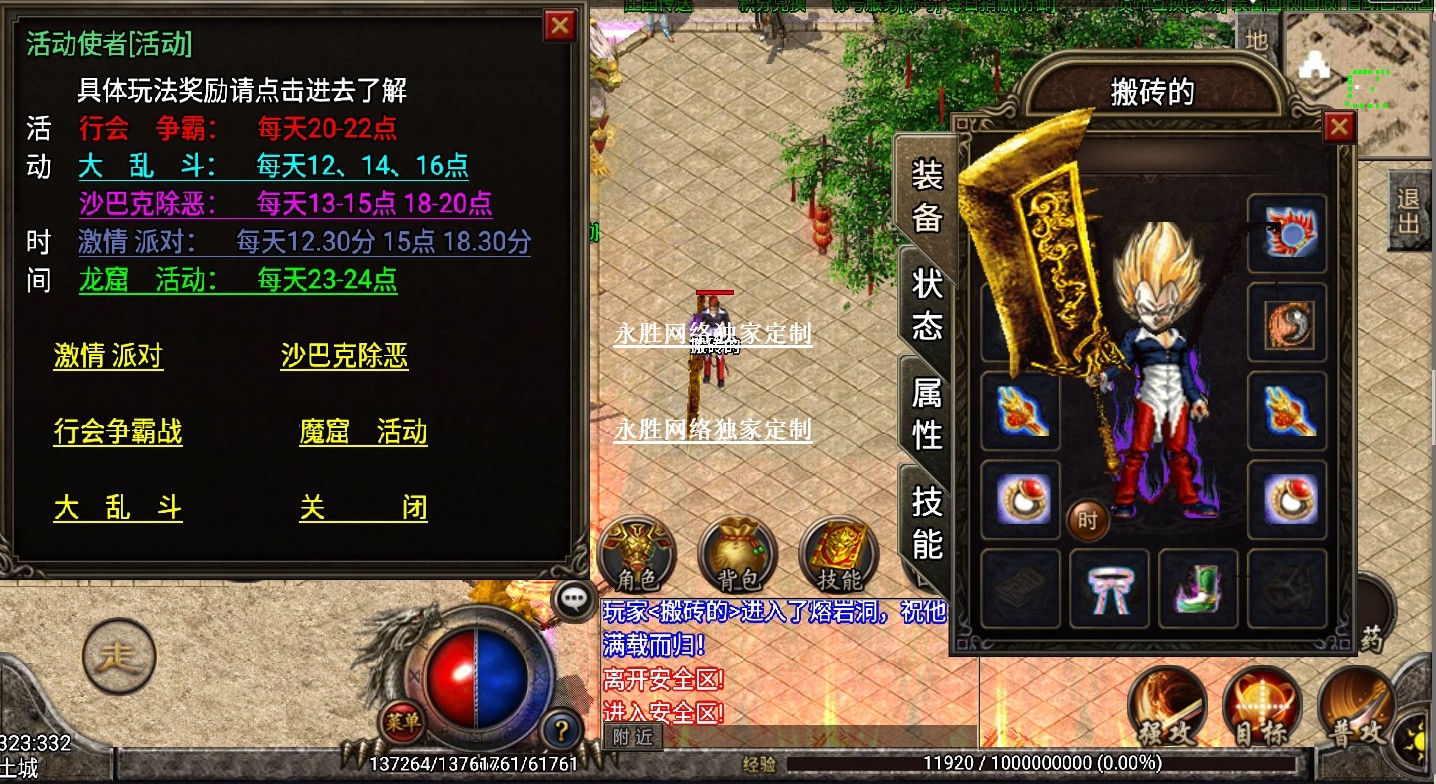This screenshot has height=784, width=1436.
Task: Switch to the 装备 tab
Action: pos(927,196)
